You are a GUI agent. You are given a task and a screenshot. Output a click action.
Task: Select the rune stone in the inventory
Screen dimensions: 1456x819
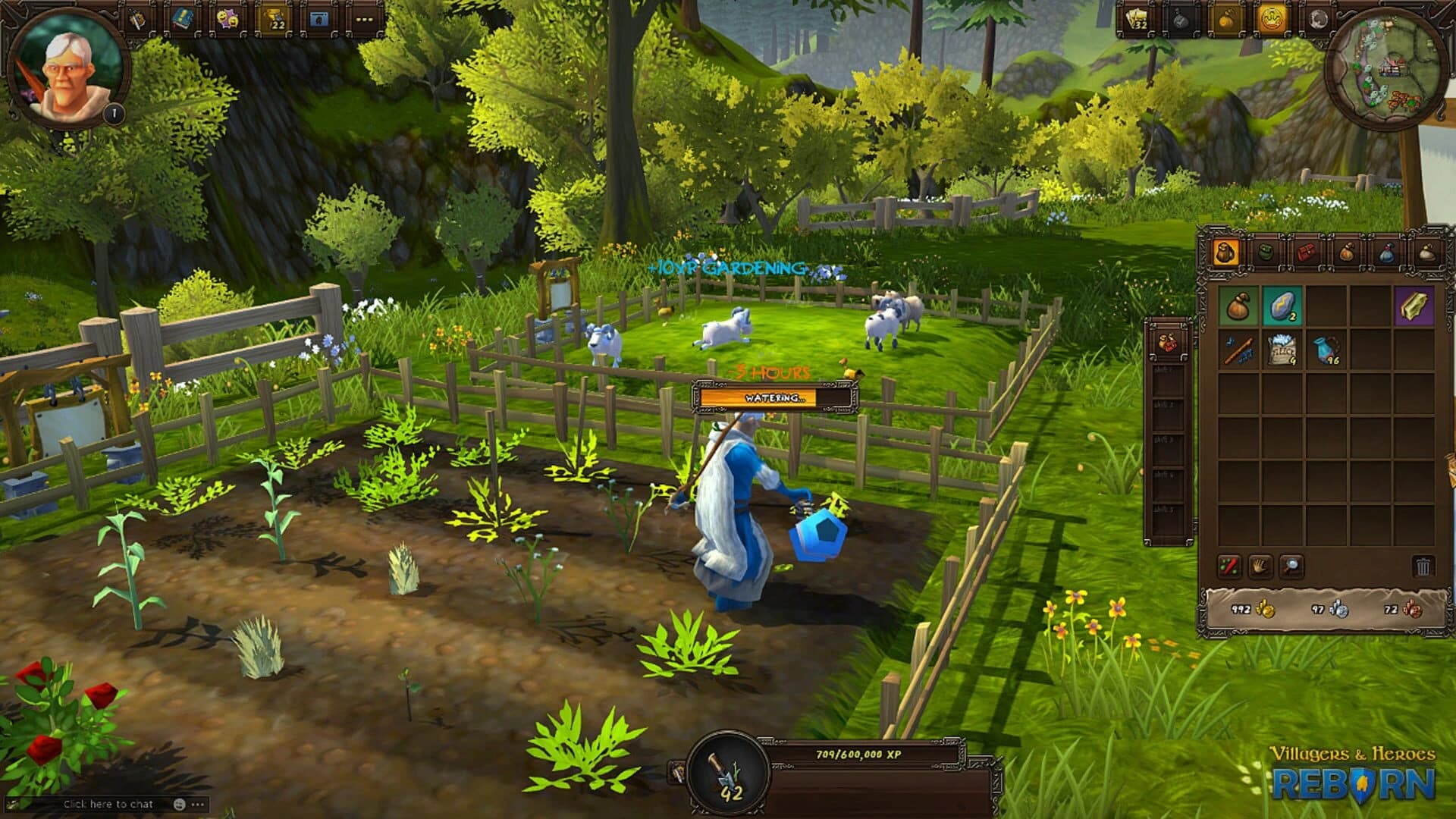(1282, 306)
